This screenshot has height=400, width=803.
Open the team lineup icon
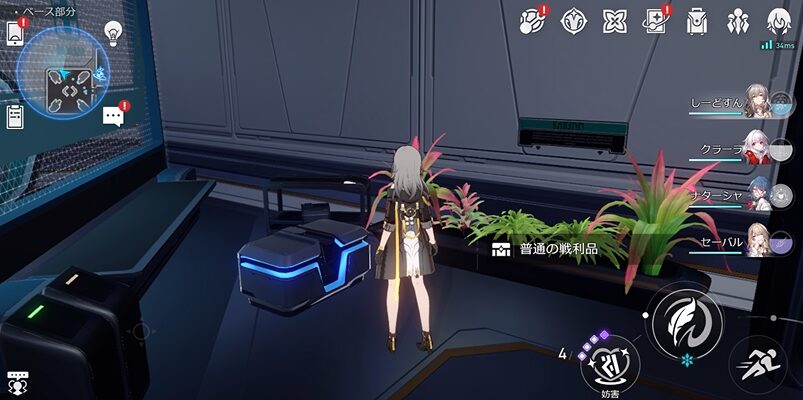738,20
